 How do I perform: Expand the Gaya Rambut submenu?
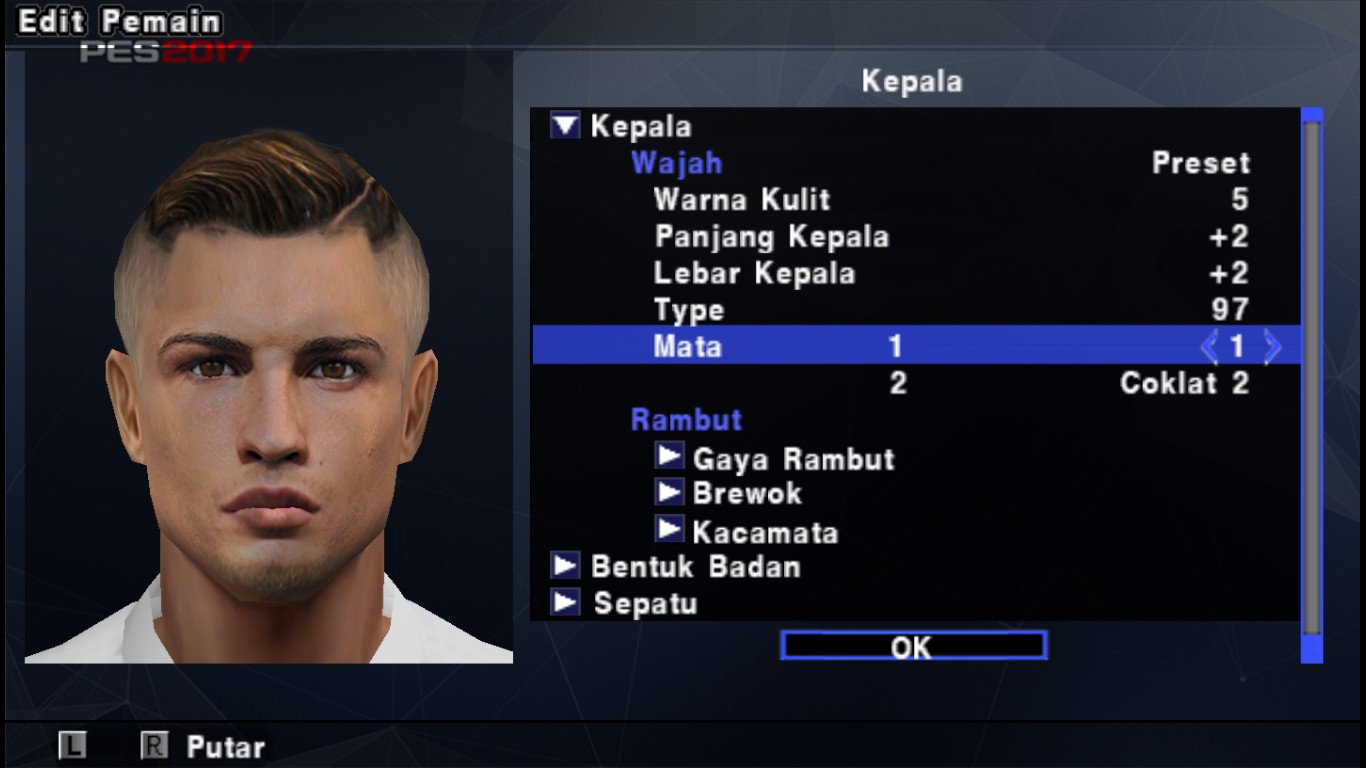tap(669, 456)
